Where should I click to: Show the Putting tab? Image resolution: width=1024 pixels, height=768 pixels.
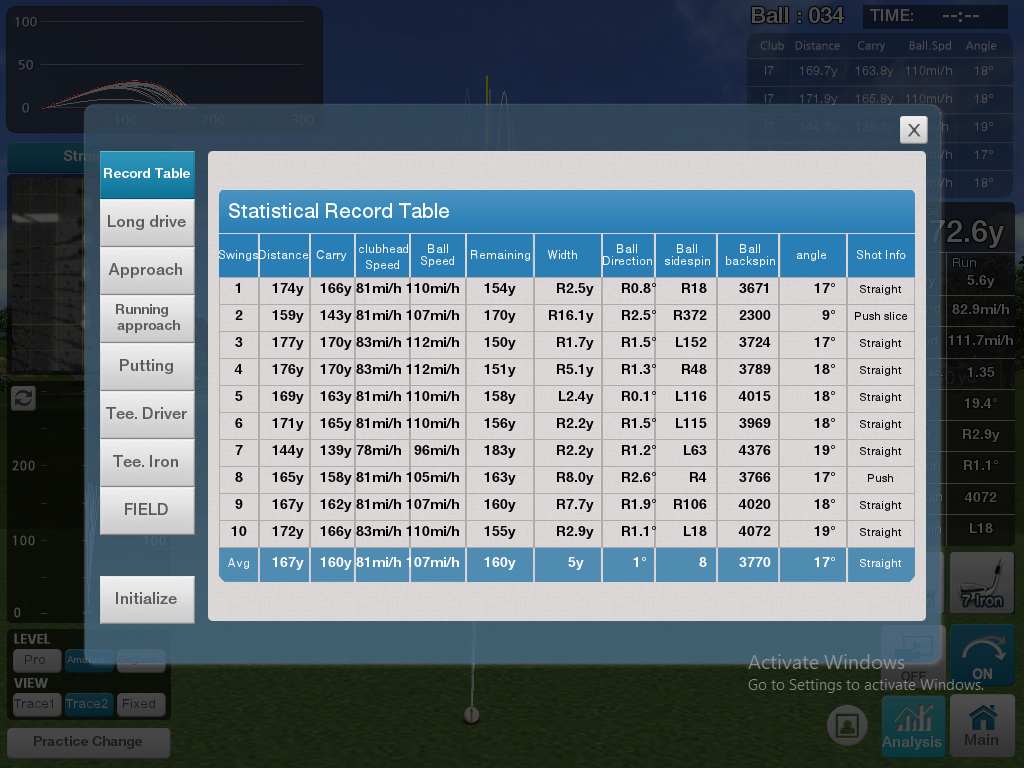147,366
